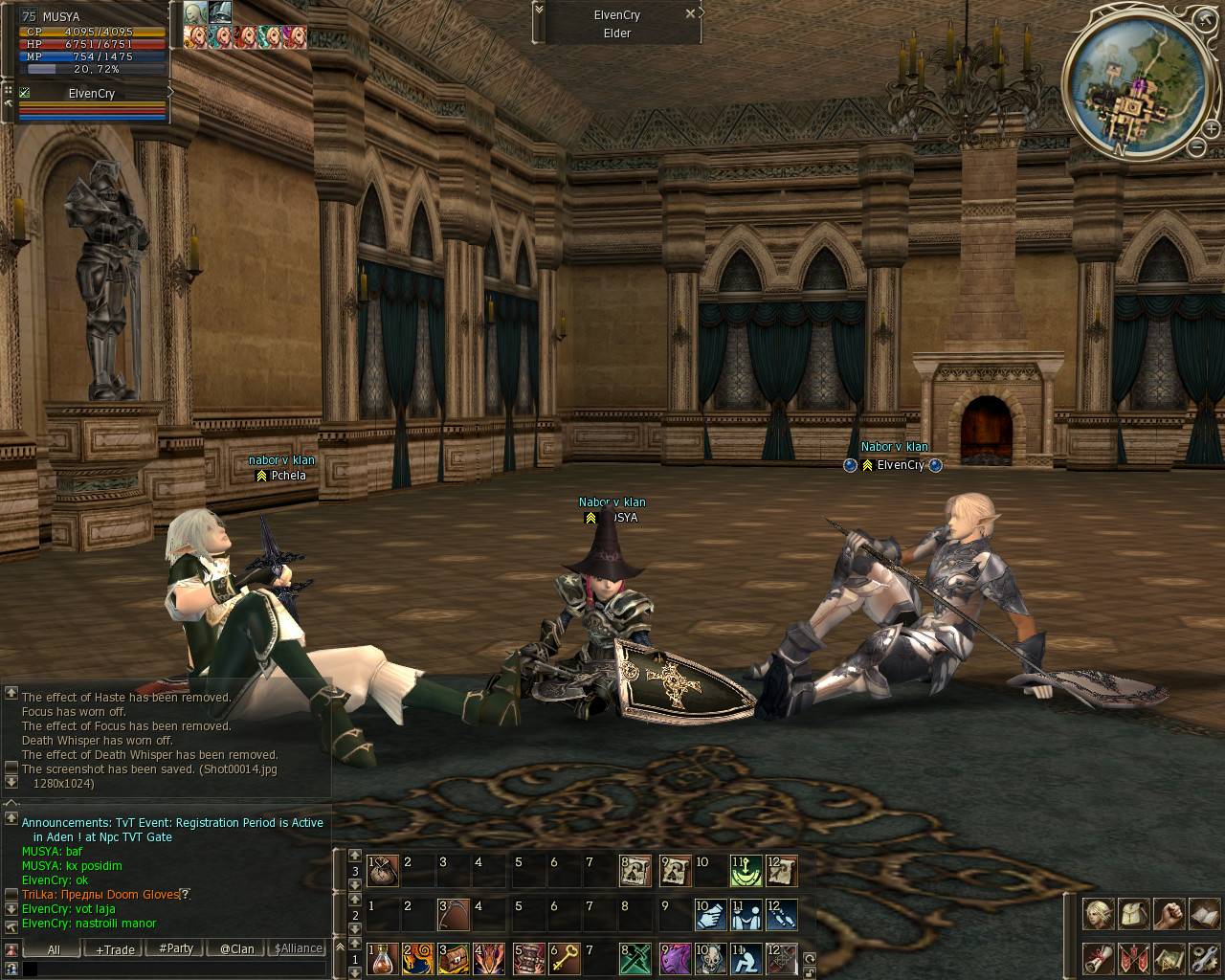
Task: Select the $Alliance chat tab
Action: click(x=299, y=949)
